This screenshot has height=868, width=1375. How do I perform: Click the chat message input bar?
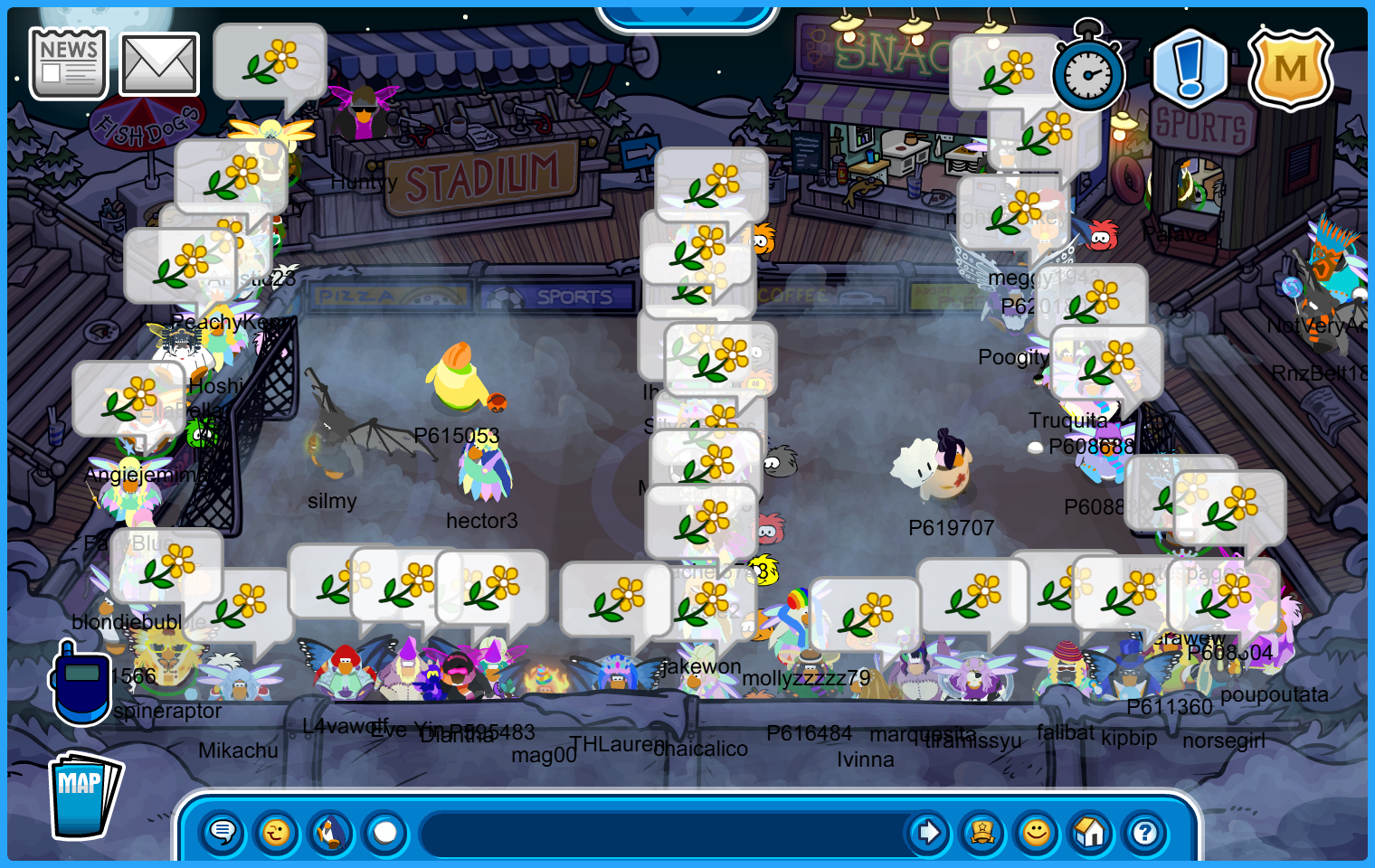coord(660,832)
